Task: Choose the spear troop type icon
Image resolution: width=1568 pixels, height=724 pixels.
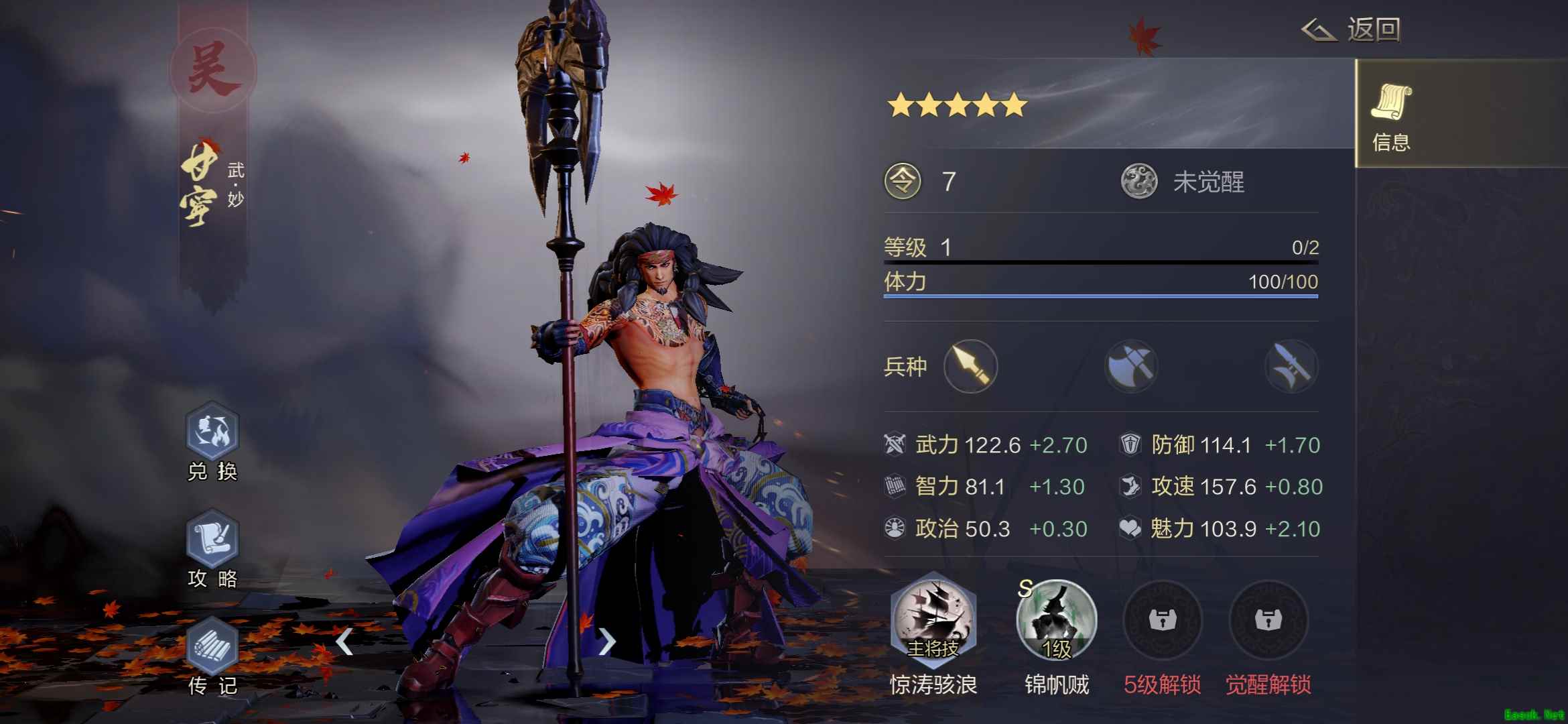Action: click(970, 366)
